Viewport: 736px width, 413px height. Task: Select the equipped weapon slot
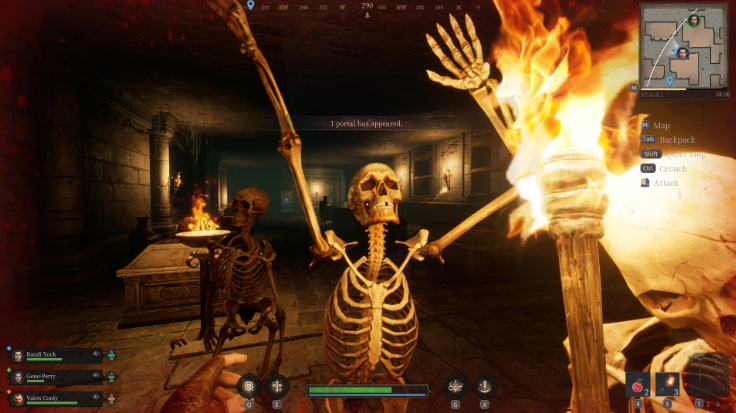point(705,378)
